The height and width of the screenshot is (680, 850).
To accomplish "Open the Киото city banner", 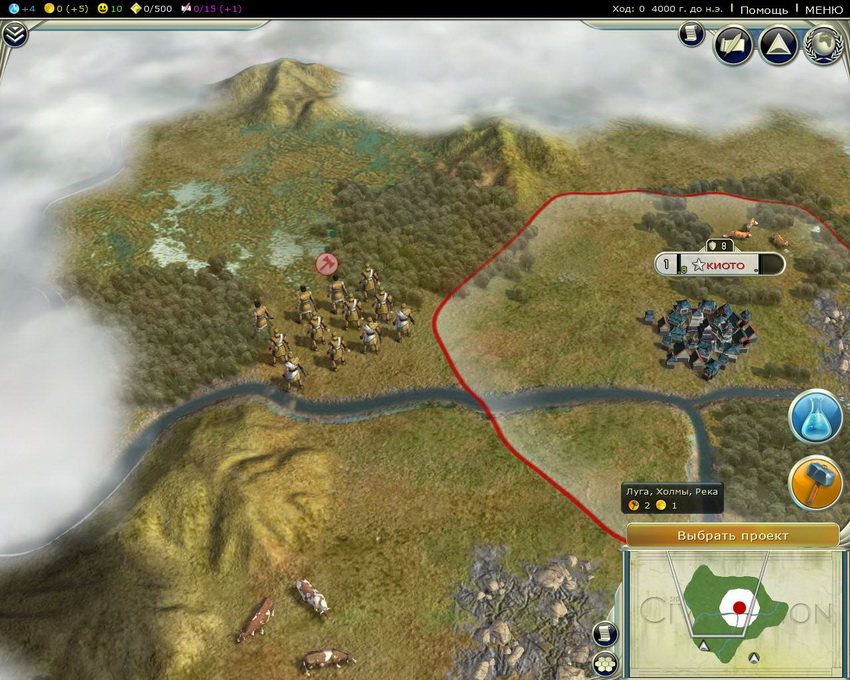I will [720, 265].
